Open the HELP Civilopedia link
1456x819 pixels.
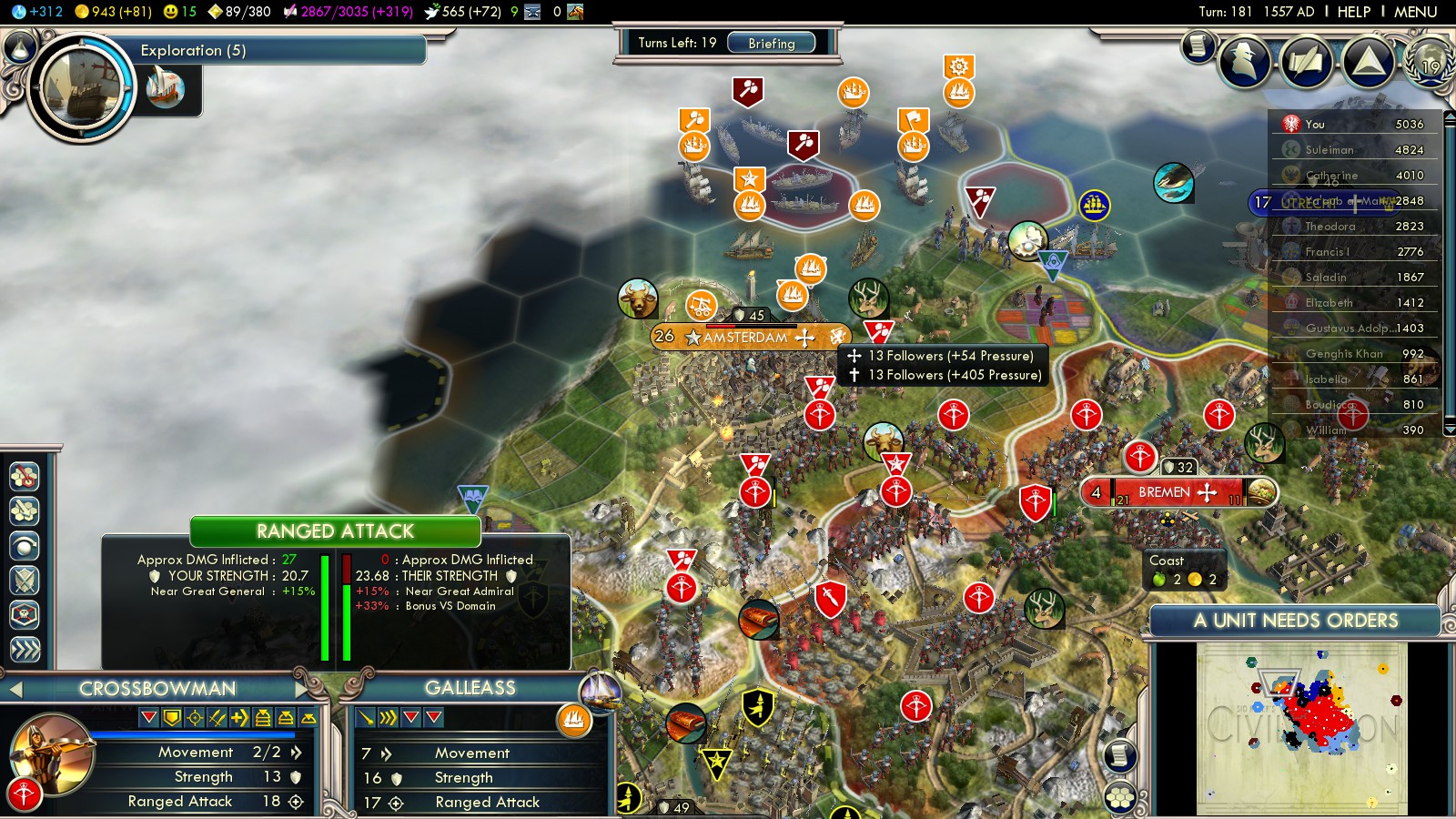(1353, 12)
